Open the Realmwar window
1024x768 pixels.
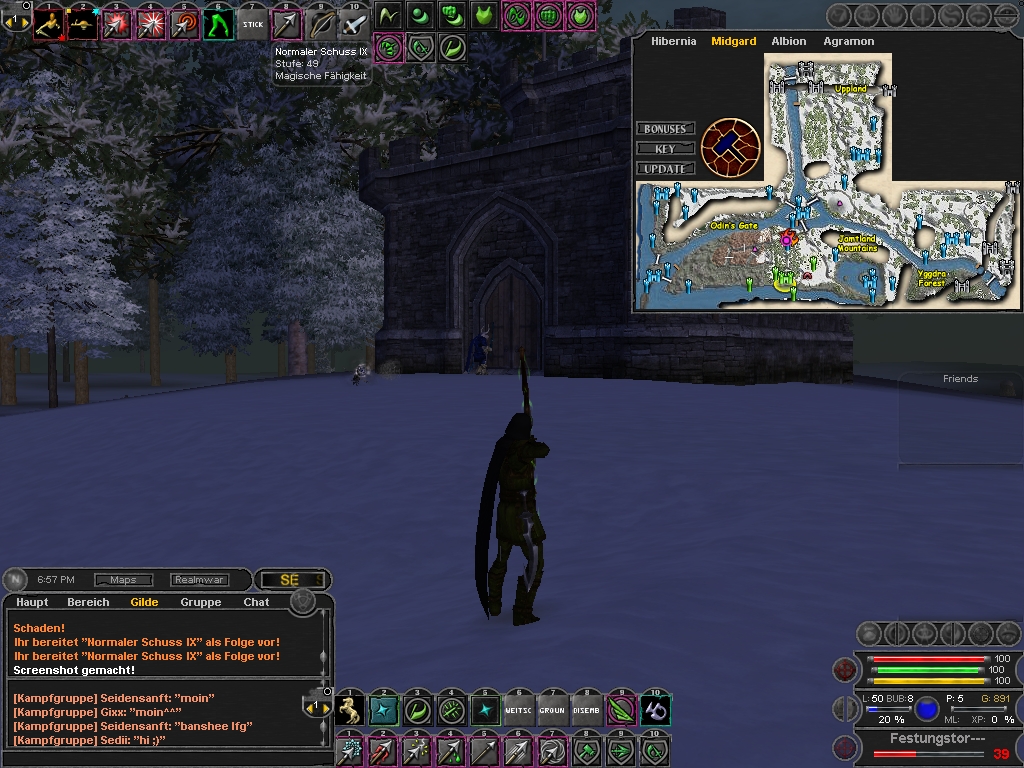[199, 580]
